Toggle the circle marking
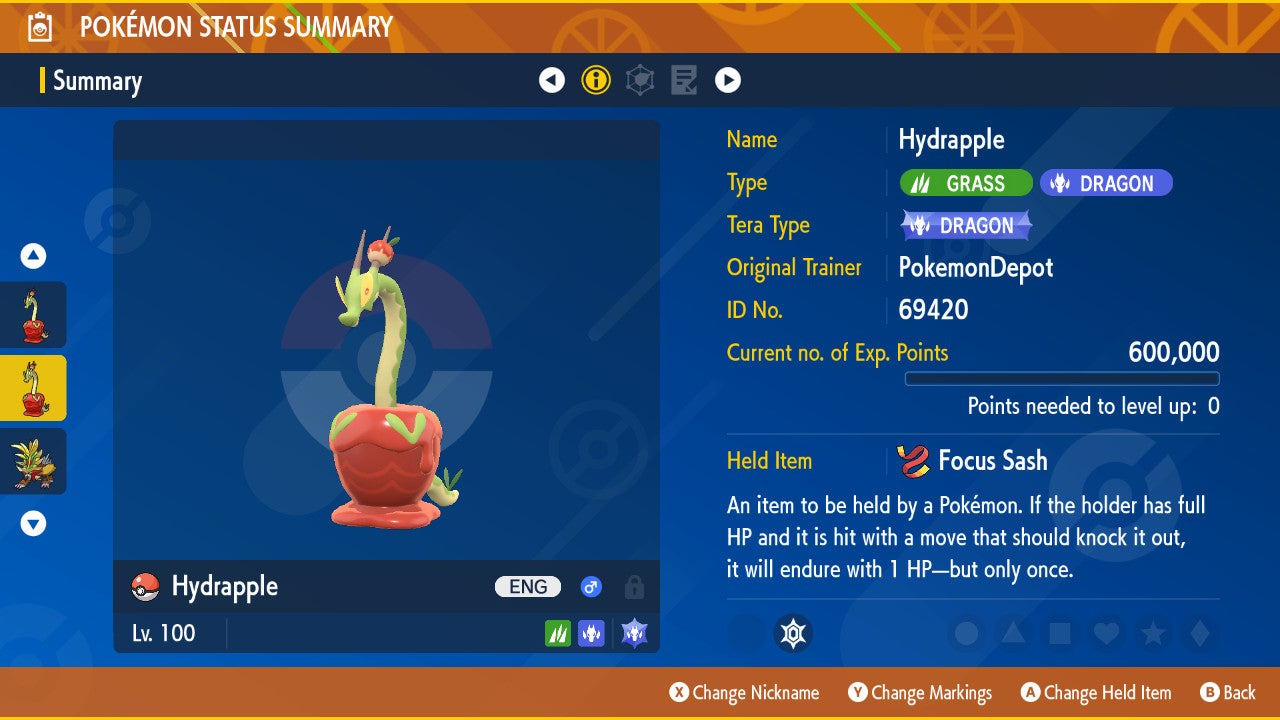1280x720 pixels. pyautogui.click(x=966, y=633)
